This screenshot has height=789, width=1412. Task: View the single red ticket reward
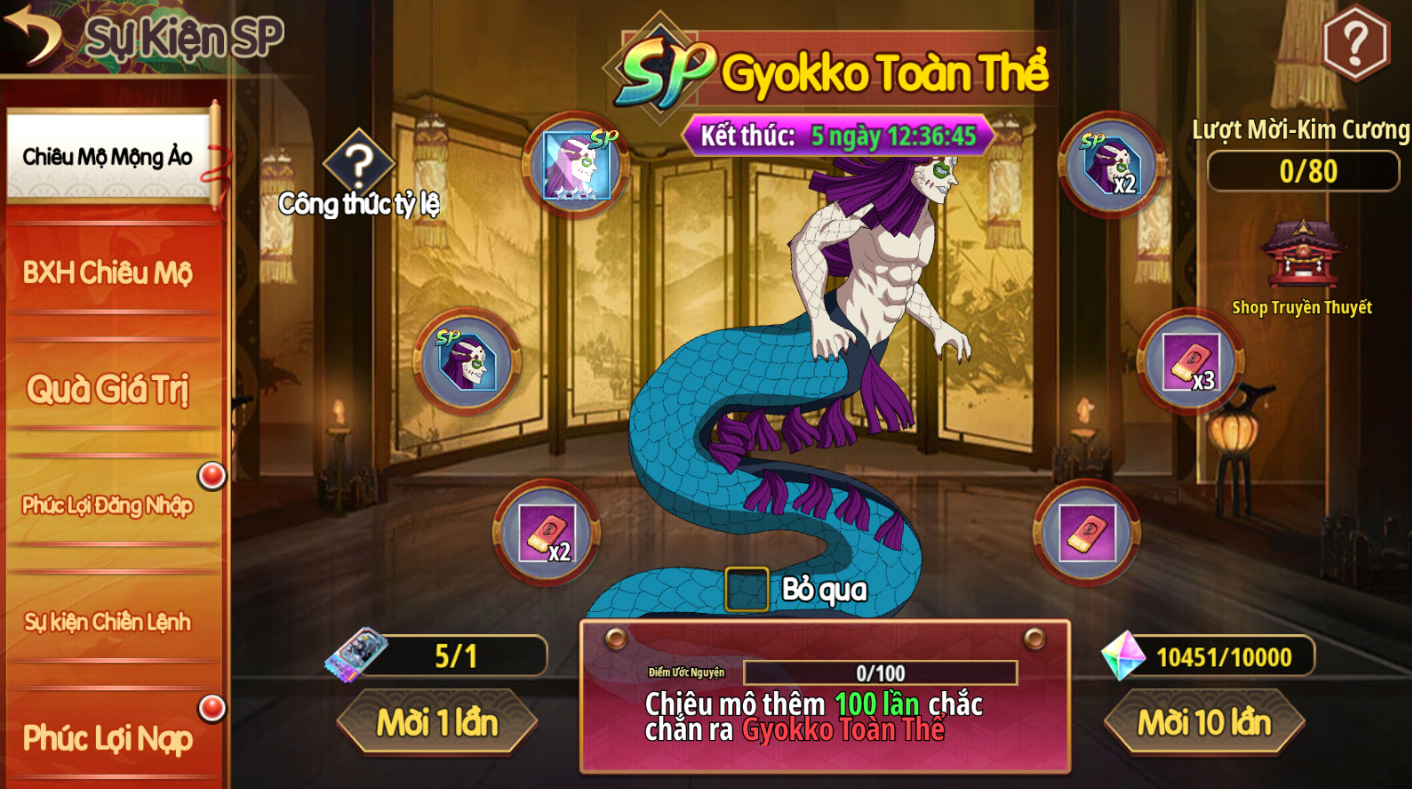pyautogui.click(x=1086, y=534)
